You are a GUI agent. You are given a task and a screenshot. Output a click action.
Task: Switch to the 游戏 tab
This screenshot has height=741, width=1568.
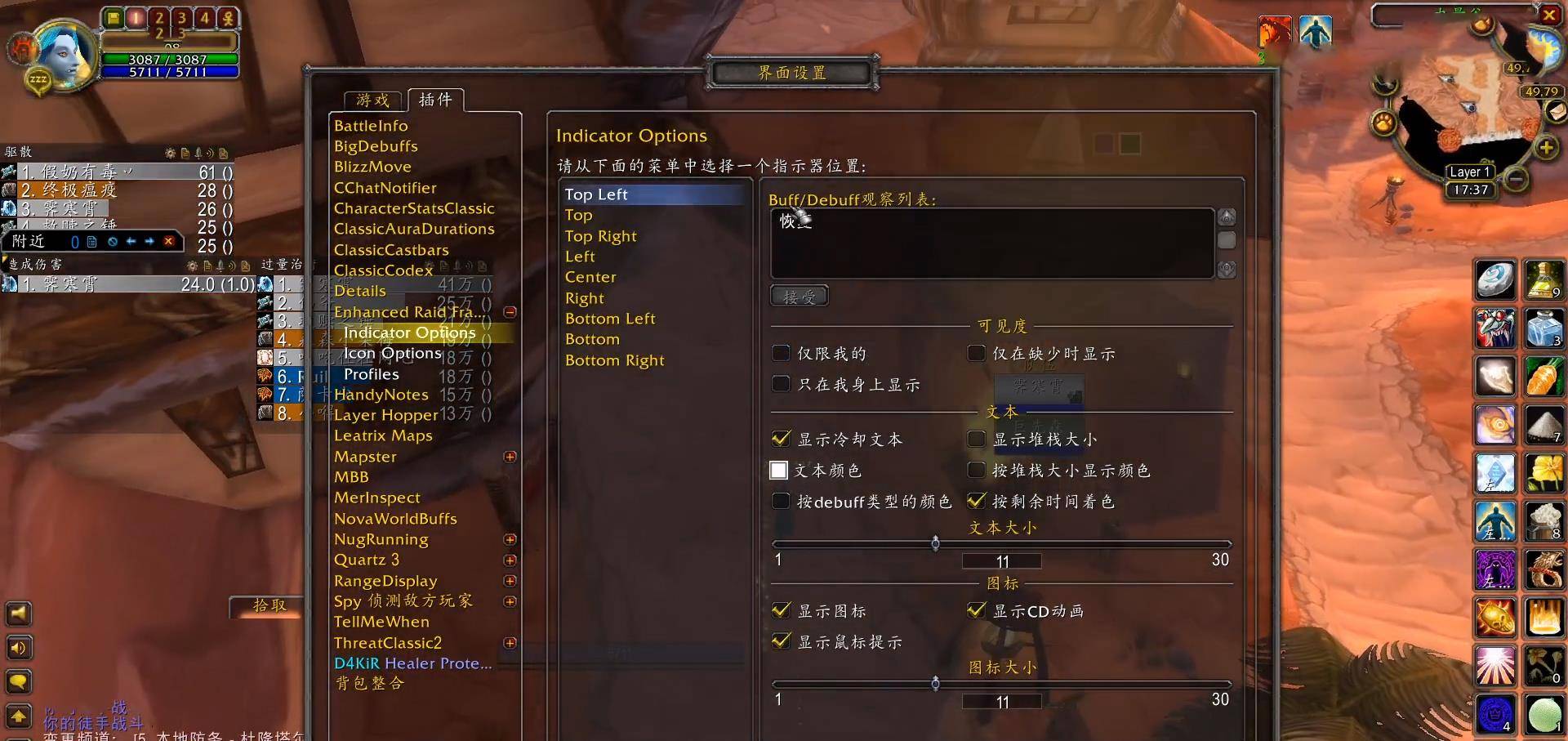tap(372, 100)
